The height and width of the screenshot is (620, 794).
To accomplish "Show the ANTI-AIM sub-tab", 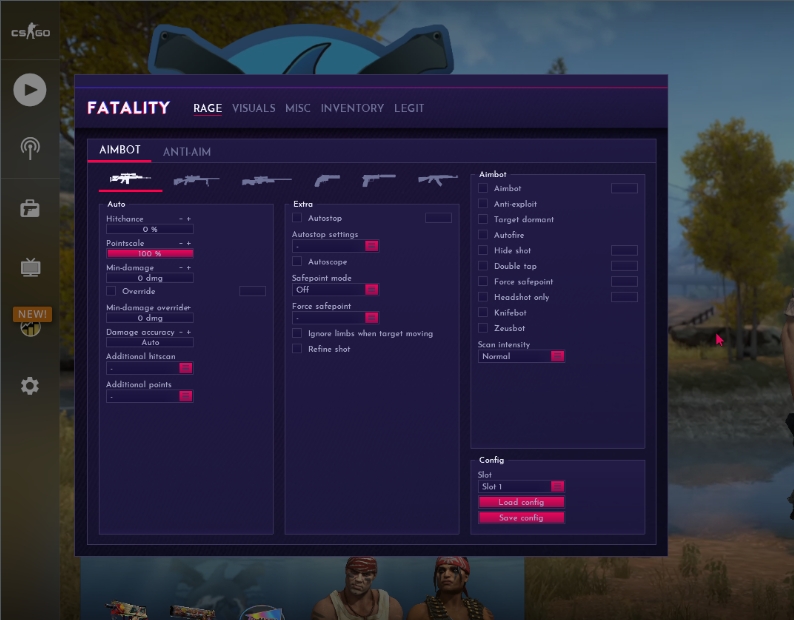I will tap(187, 152).
